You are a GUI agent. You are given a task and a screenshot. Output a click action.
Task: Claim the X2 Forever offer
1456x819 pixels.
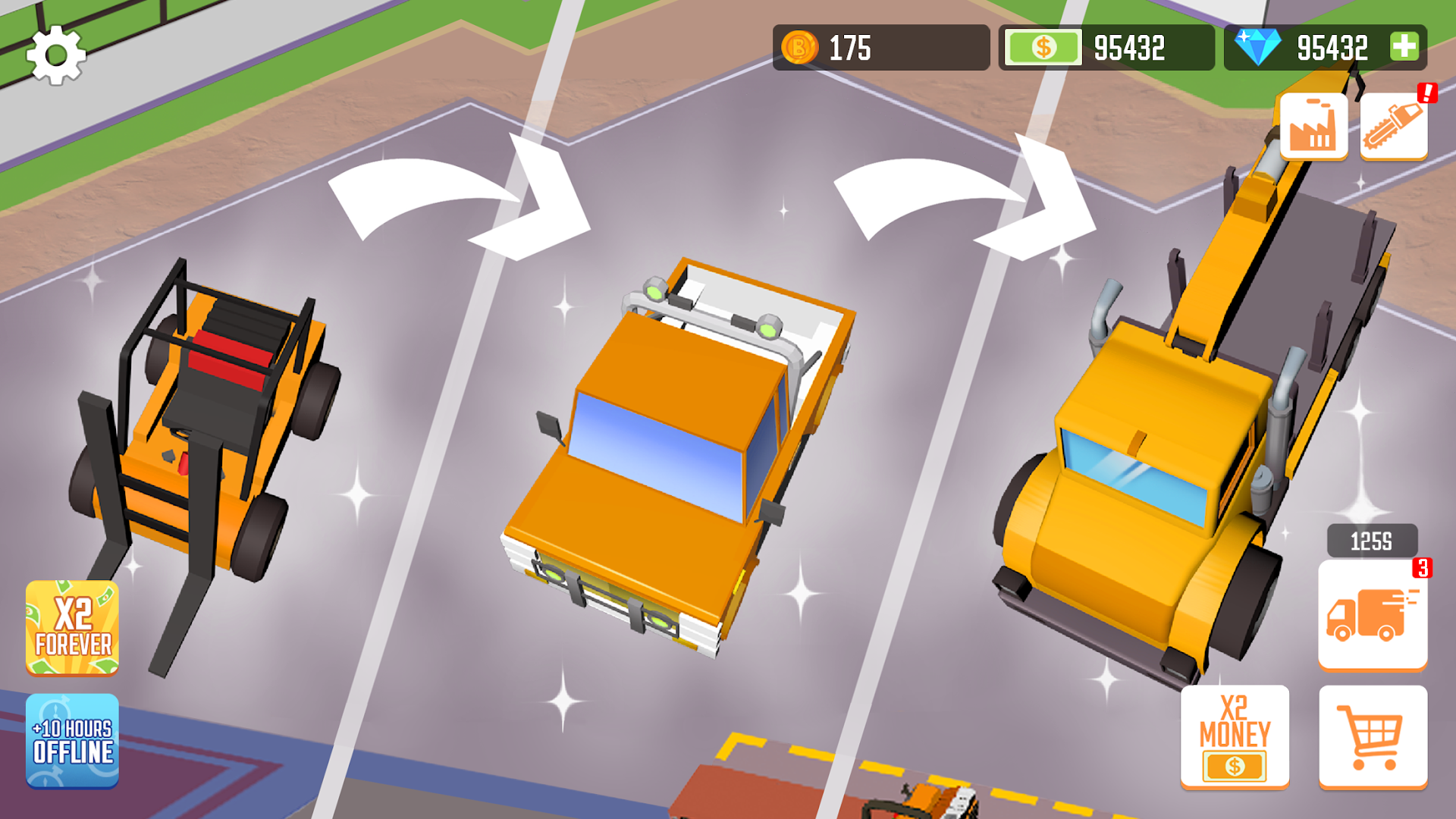(x=72, y=629)
